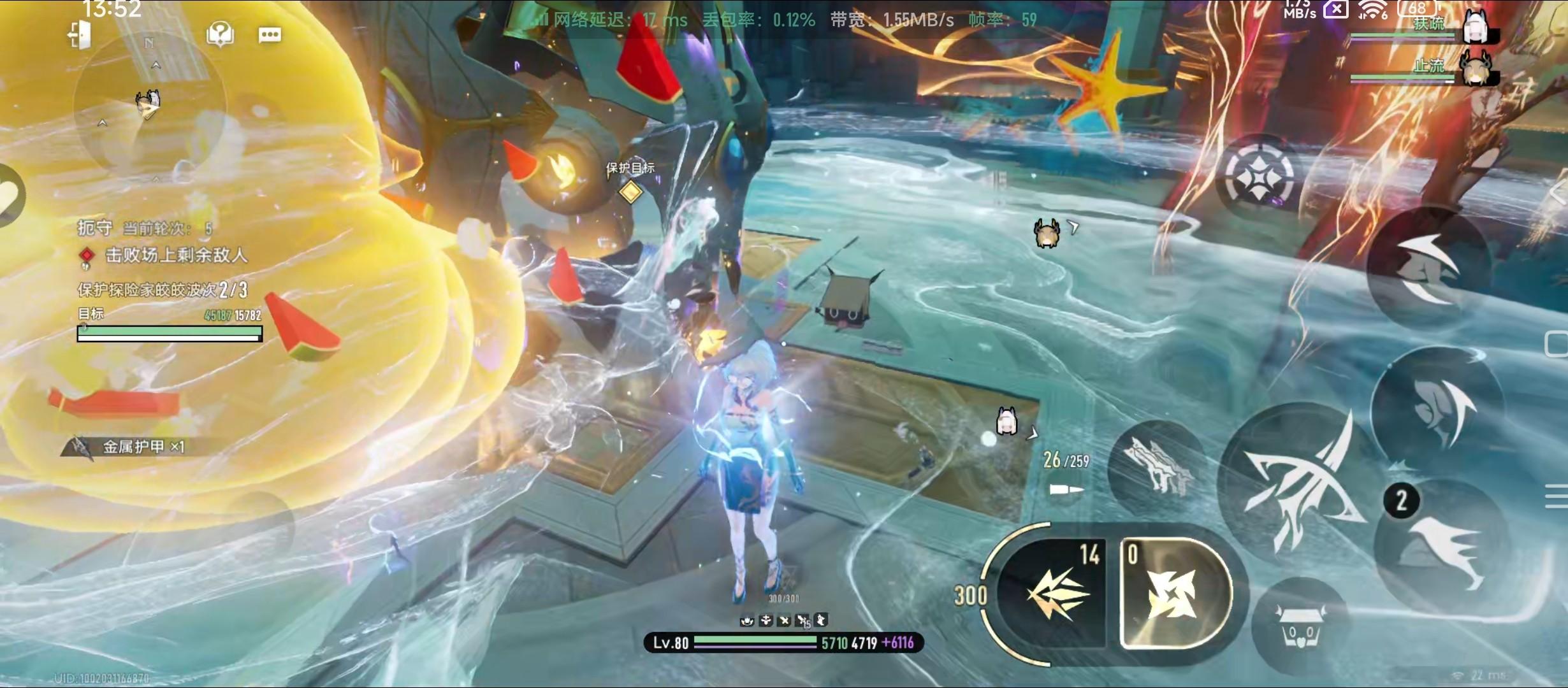Image resolution: width=1568 pixels, height=688 pixels.
Task: Tap the exit door icon
Action: 80,35
